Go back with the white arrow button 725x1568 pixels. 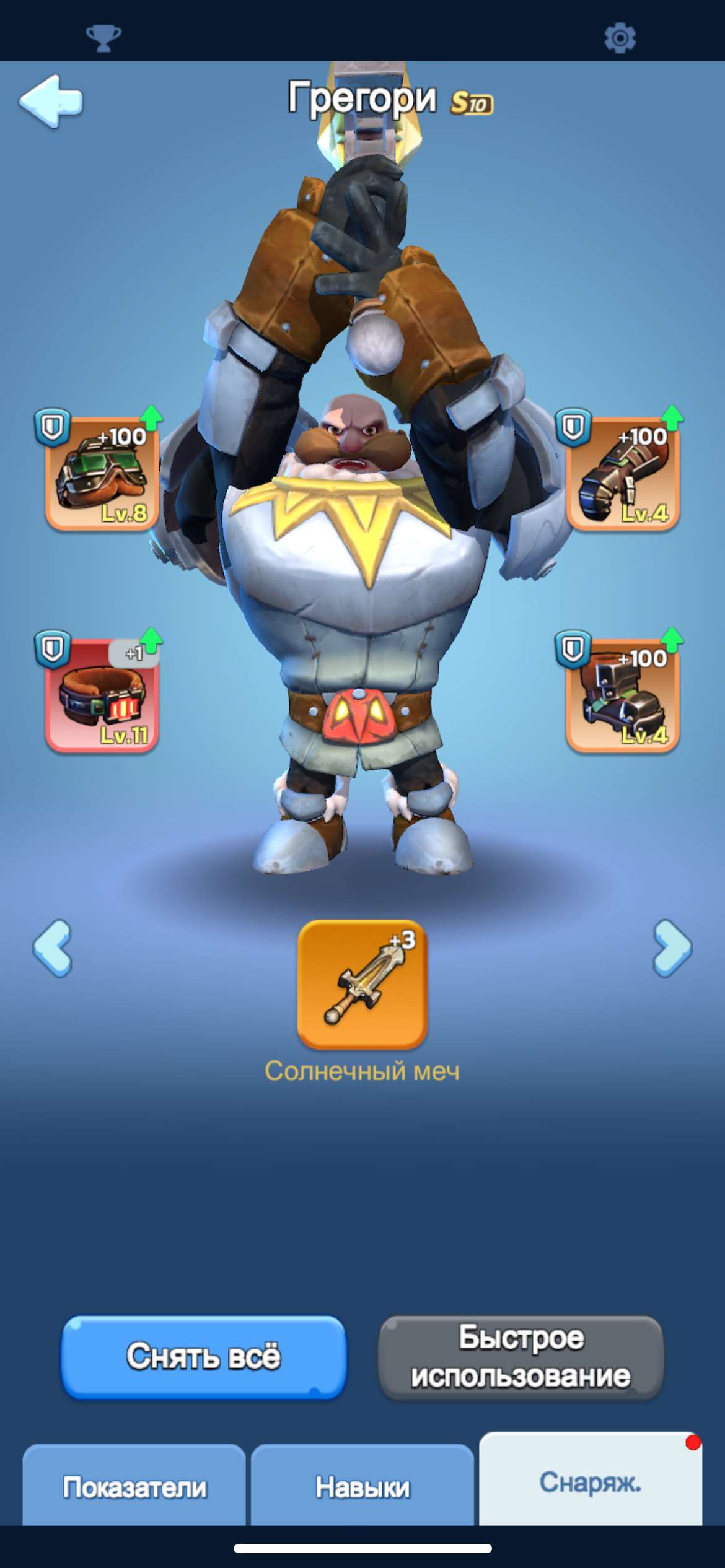pyautogui.click(x=51, y=101)
